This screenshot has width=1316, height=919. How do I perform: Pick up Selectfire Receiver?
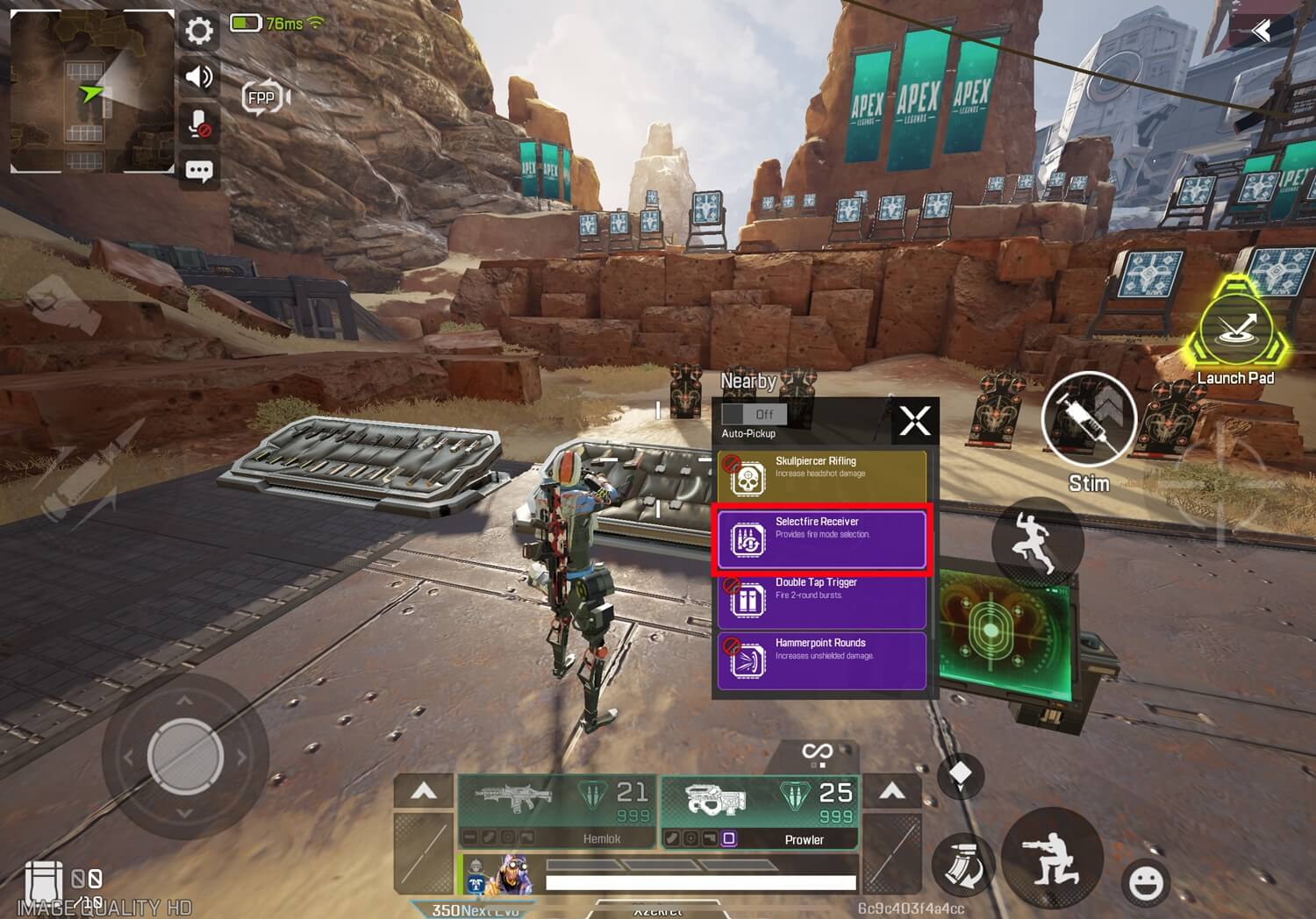821,538
